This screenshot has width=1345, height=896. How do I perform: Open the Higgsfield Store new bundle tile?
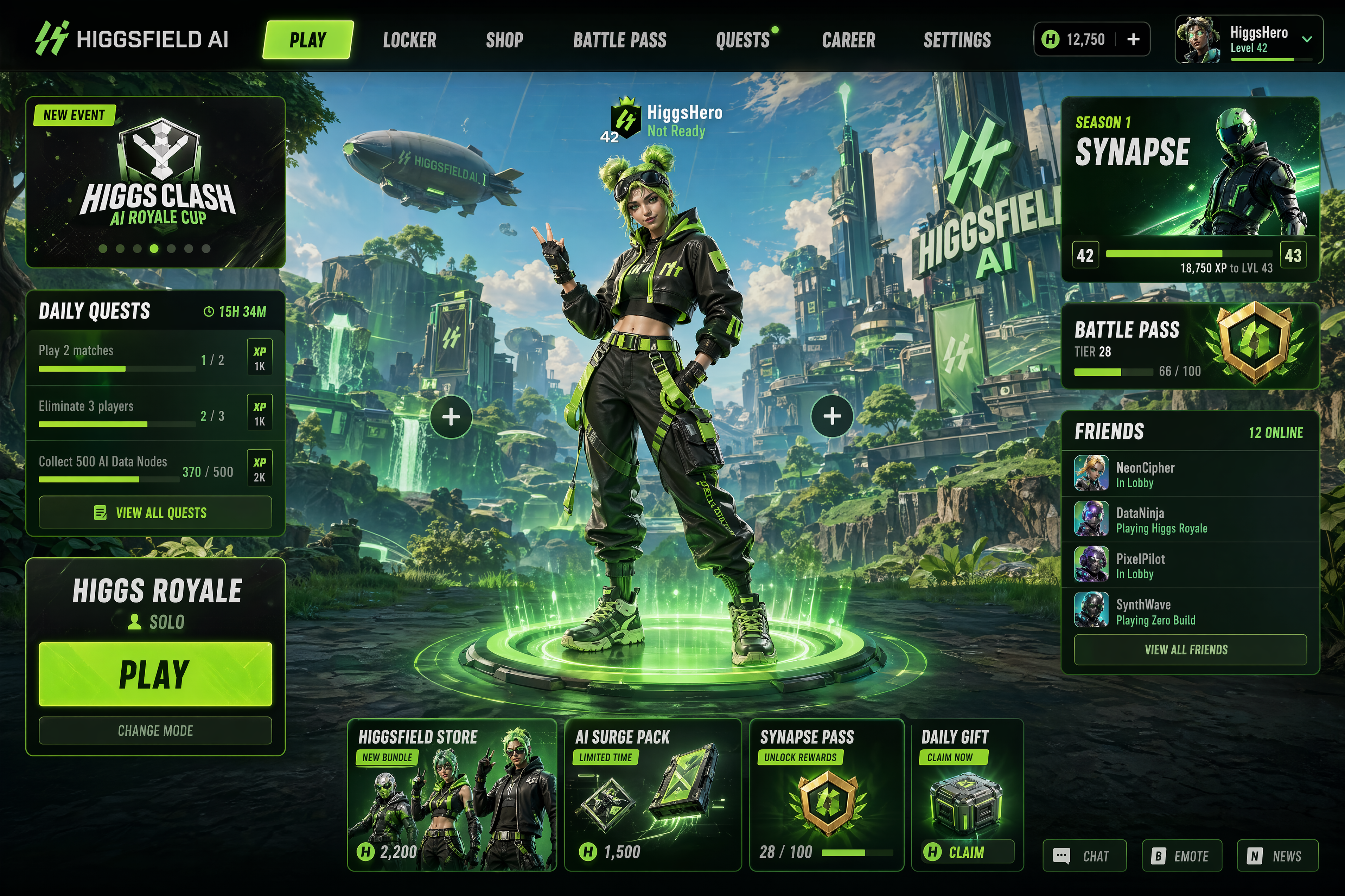click(x=452, y=794)
